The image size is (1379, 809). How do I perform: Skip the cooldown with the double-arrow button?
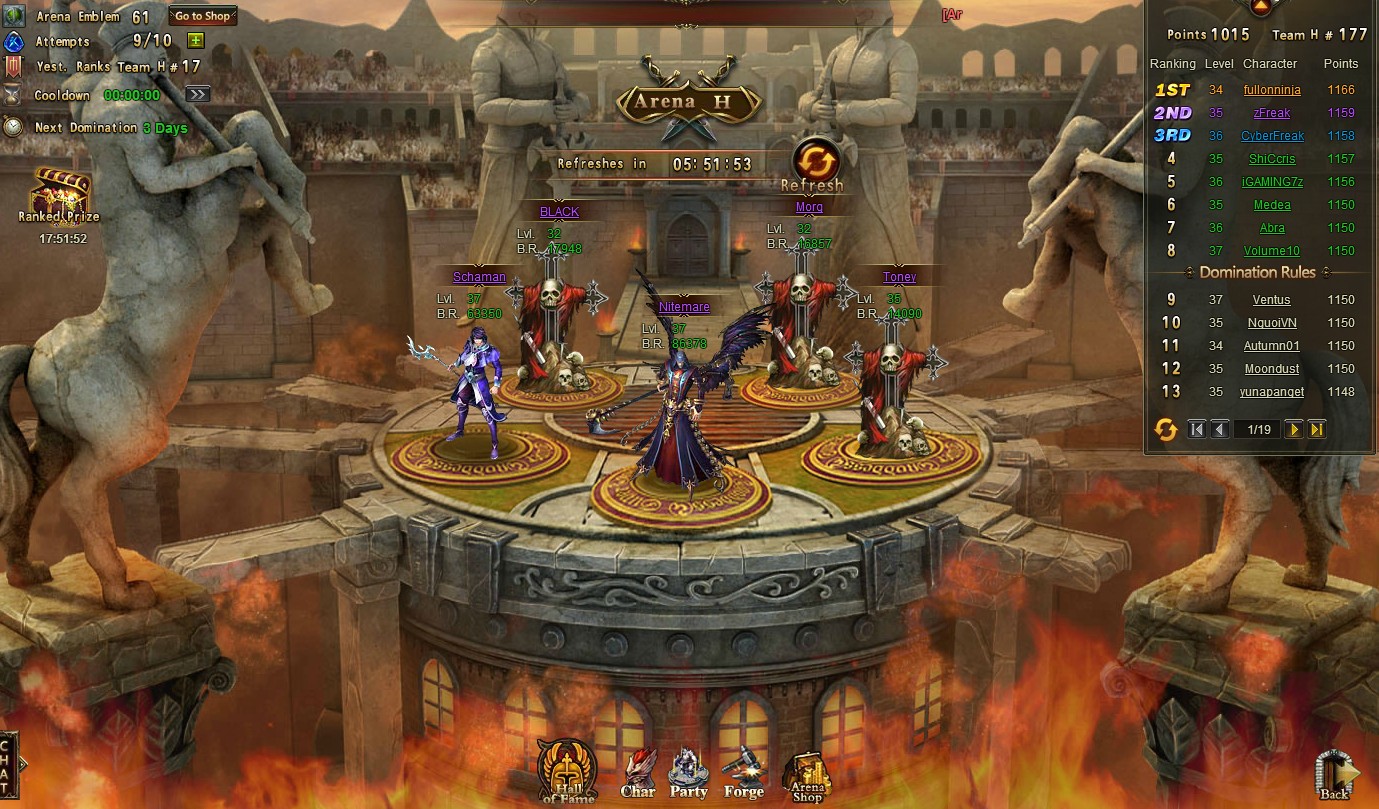(x=198, y=94)
